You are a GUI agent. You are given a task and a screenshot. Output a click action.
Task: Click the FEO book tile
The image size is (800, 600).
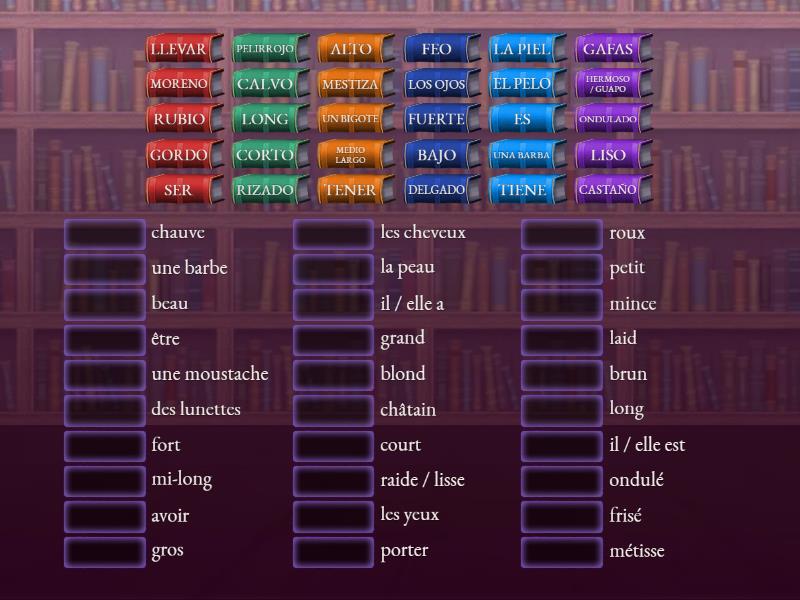[436, 49]
